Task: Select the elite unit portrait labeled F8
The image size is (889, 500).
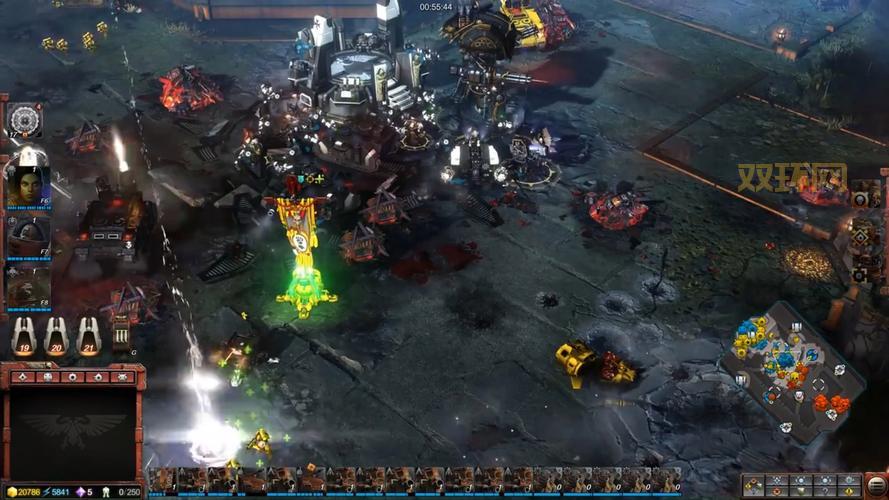Action: click(x=27, y=284)
